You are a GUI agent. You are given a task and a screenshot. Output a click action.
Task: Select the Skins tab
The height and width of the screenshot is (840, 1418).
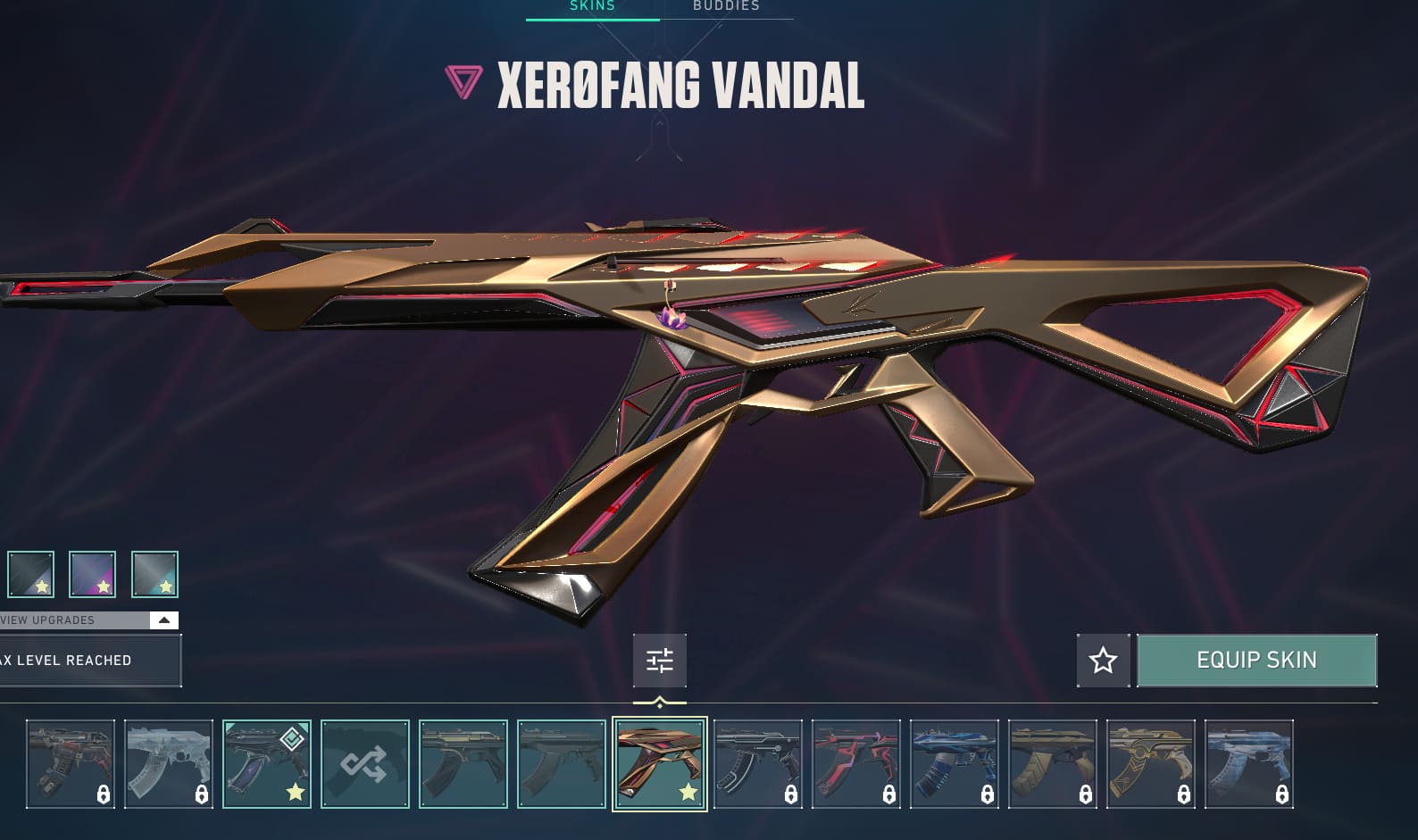(592, 6)
